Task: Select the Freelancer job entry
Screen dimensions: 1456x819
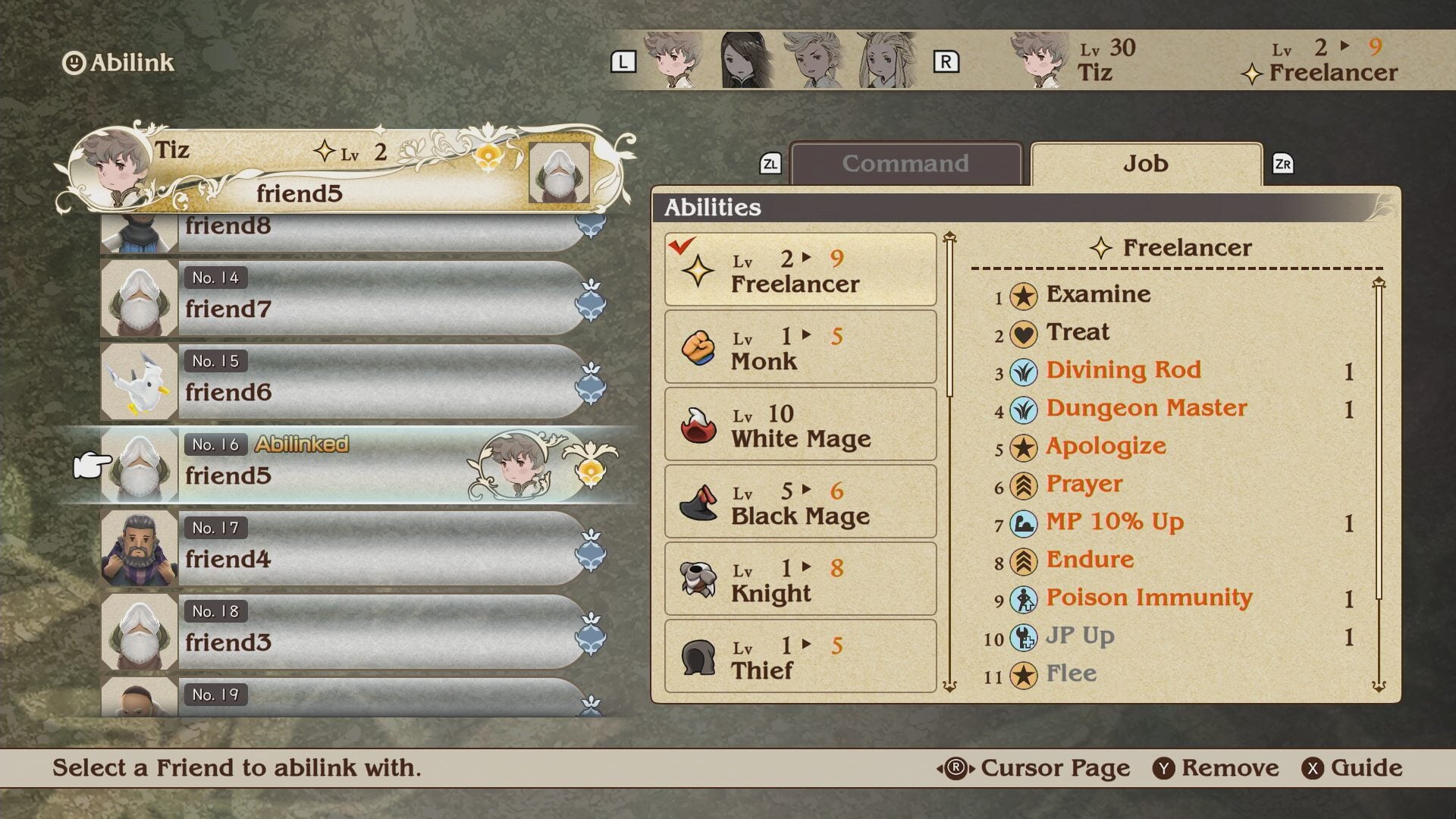Action: point(800,270)
